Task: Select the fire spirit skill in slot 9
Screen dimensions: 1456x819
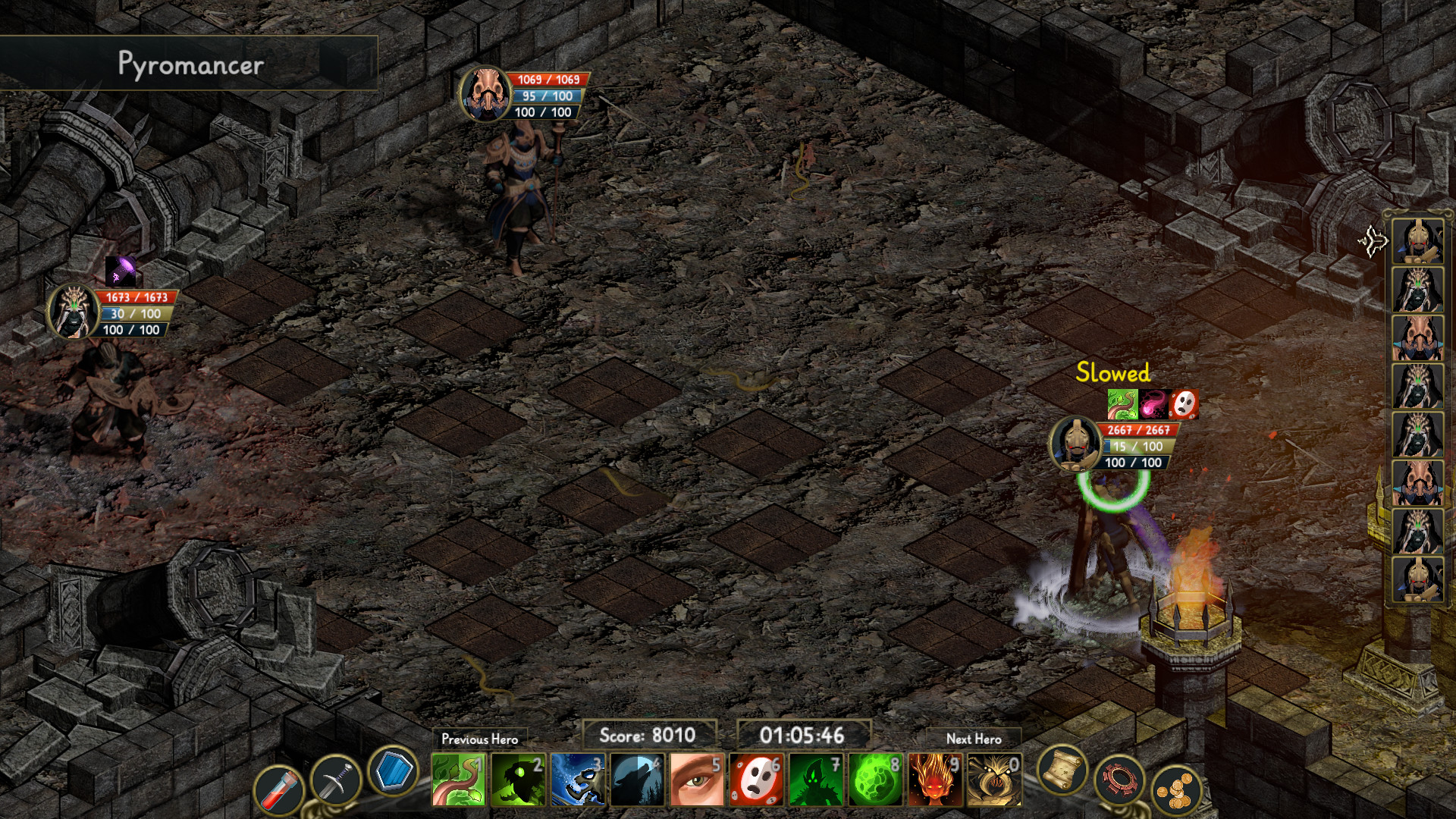Action: [x=934, y=781]
